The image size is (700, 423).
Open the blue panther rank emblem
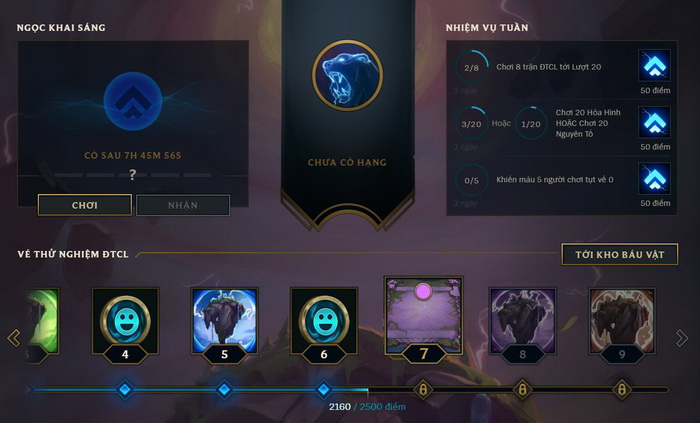(347, 76)
